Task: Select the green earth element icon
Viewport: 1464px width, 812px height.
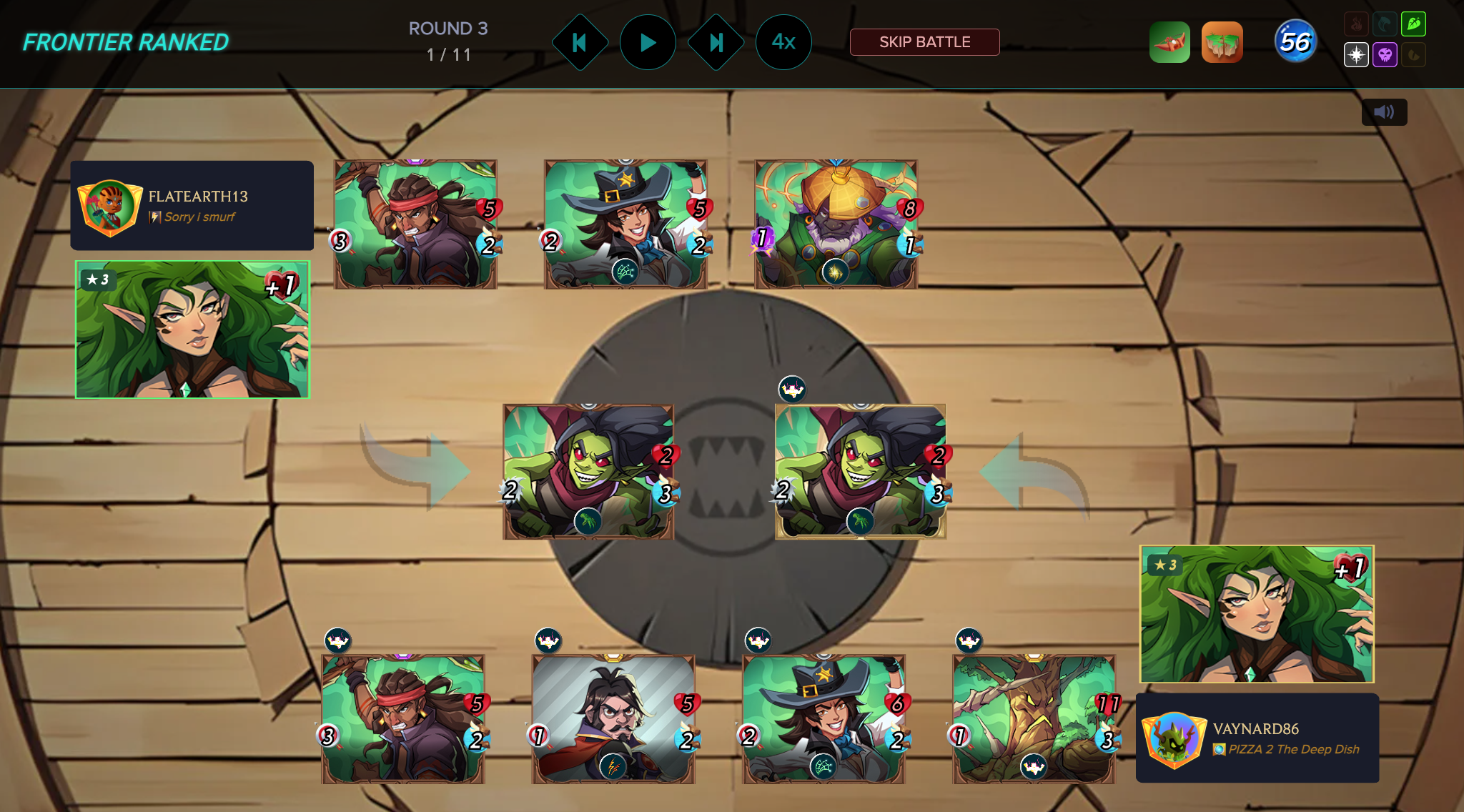Action: click(x=1413, y=24)
